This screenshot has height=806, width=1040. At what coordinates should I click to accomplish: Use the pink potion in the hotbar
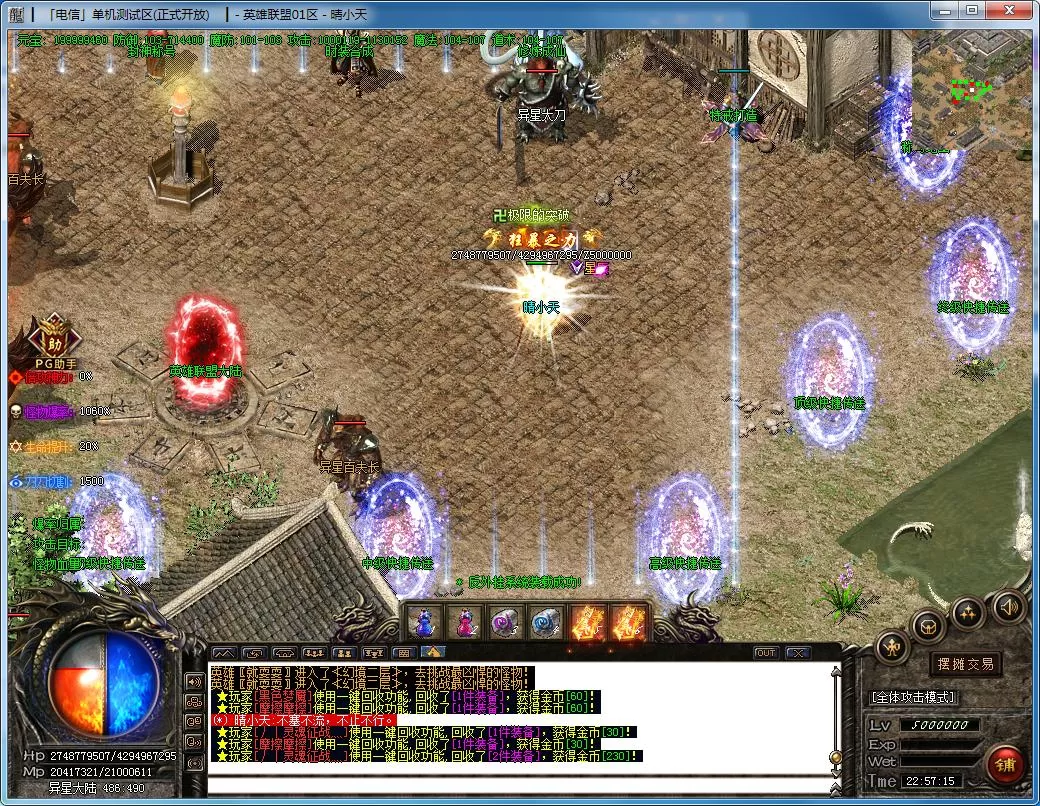tap(465, 622)
